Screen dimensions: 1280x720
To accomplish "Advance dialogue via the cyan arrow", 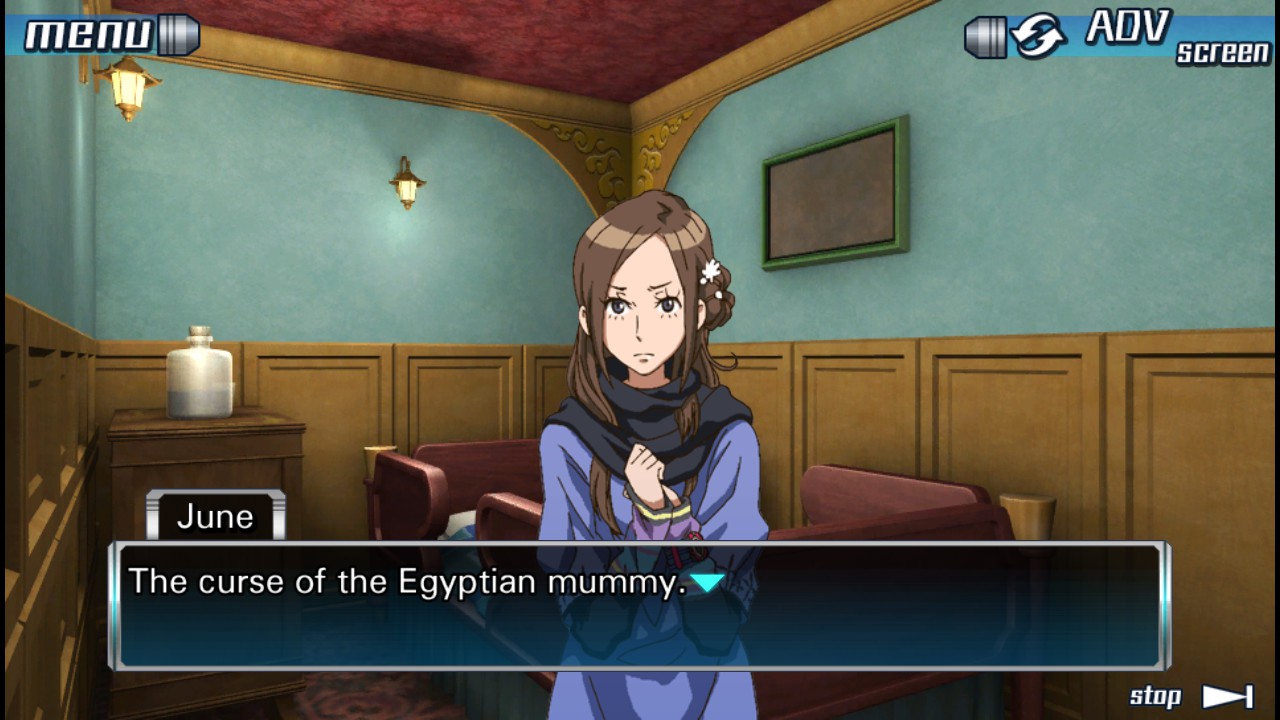I will tap(707, 582).
